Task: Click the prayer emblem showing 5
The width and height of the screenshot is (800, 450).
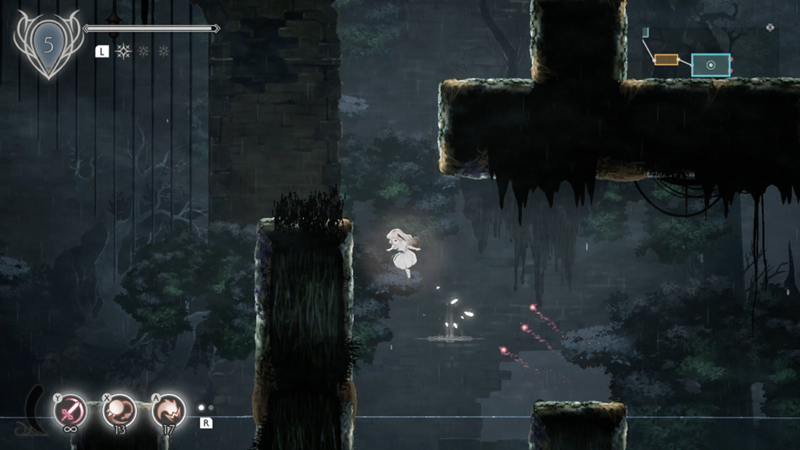Action: 49,42
